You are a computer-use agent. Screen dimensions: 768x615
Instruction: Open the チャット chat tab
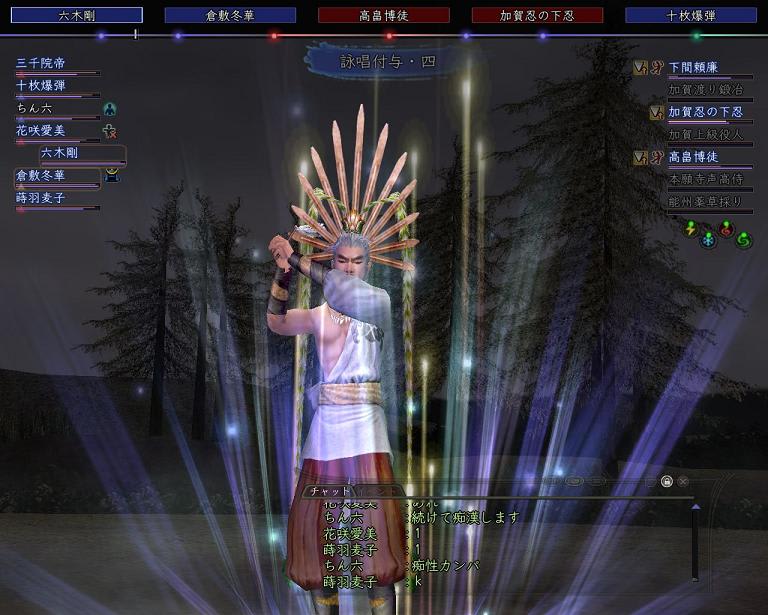click(x=329, y=491)
